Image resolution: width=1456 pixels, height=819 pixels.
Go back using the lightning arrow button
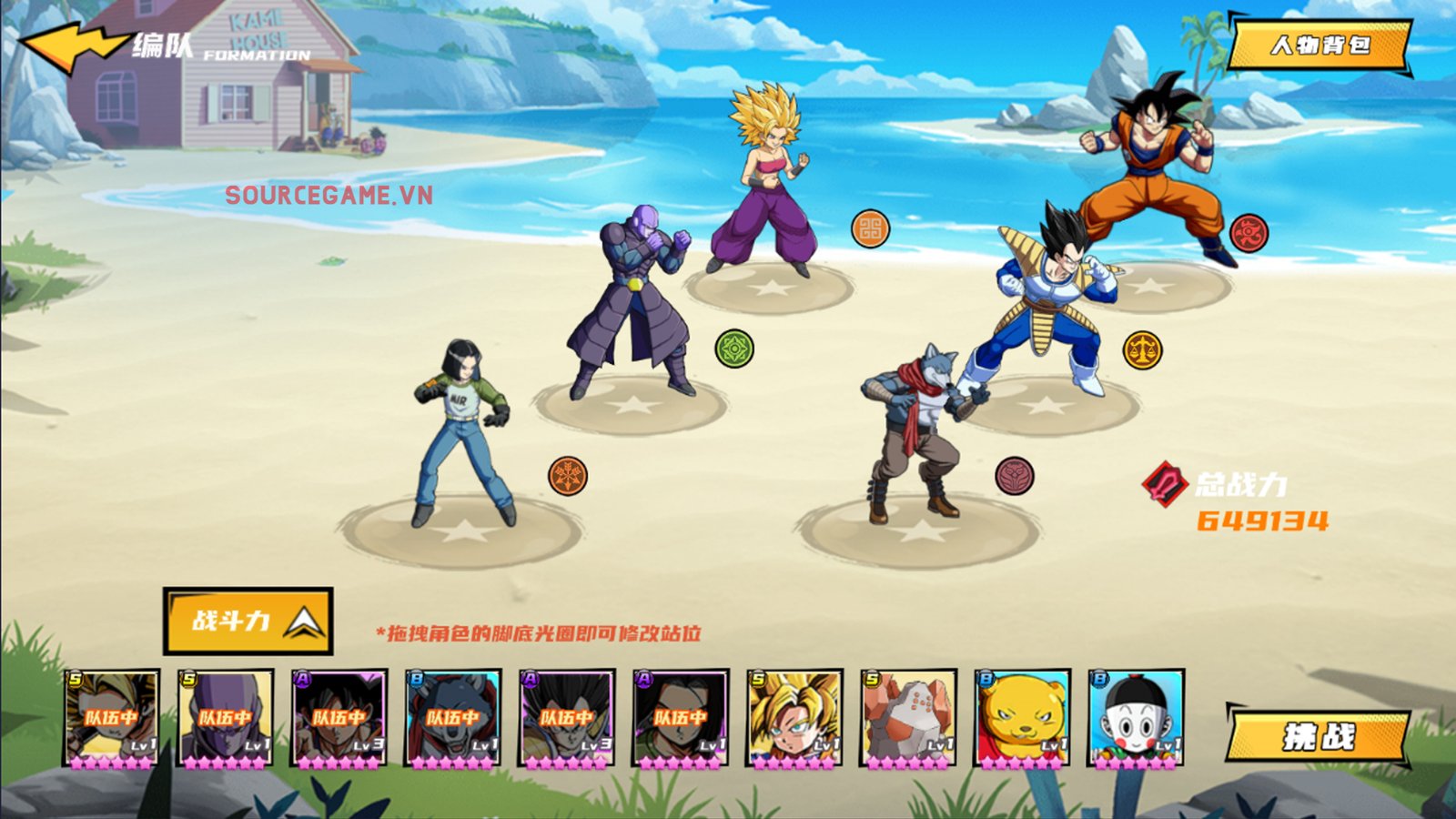click(x=75, y=45)
